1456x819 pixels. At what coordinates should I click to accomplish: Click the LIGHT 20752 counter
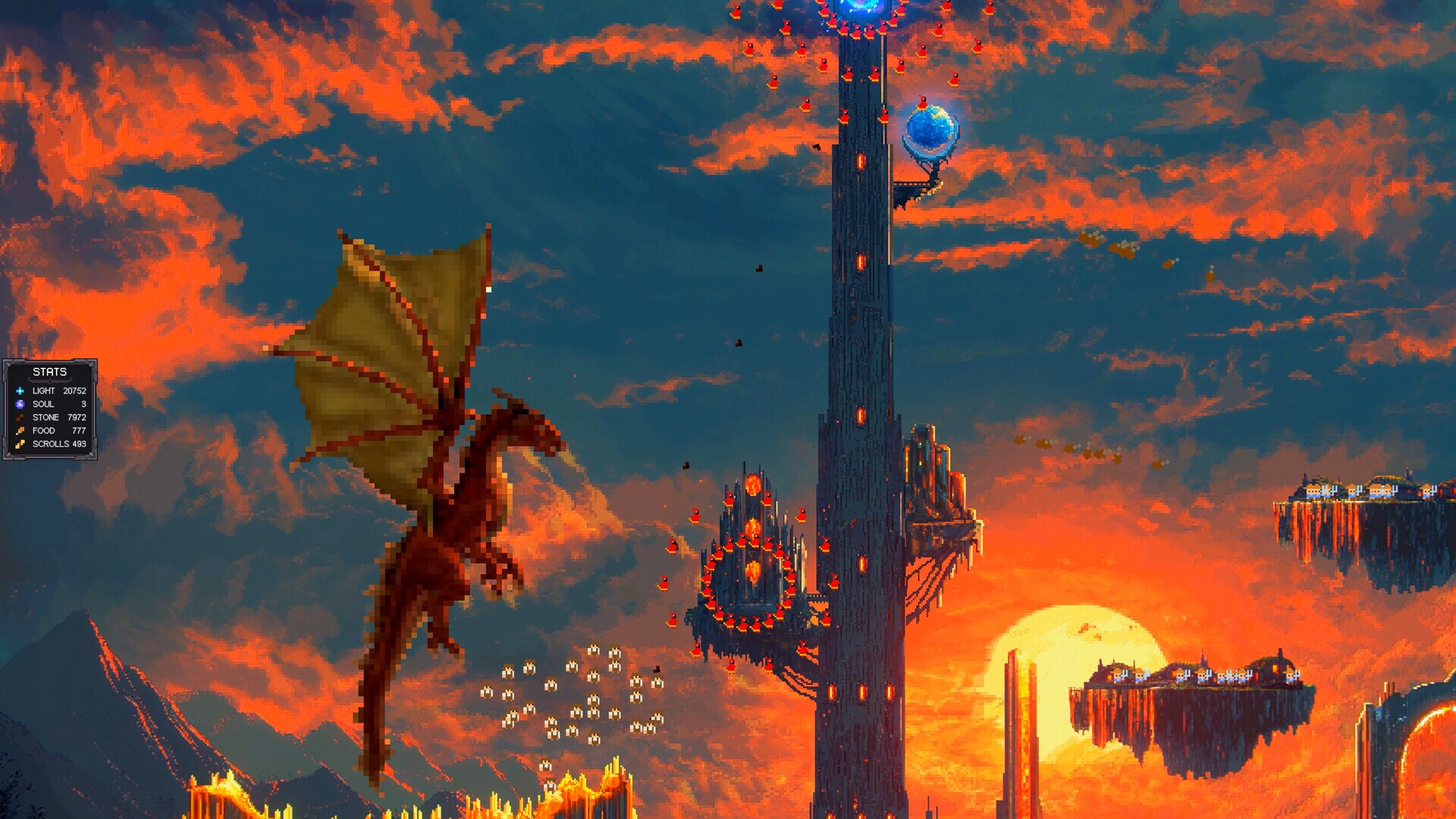pos(74,391)
